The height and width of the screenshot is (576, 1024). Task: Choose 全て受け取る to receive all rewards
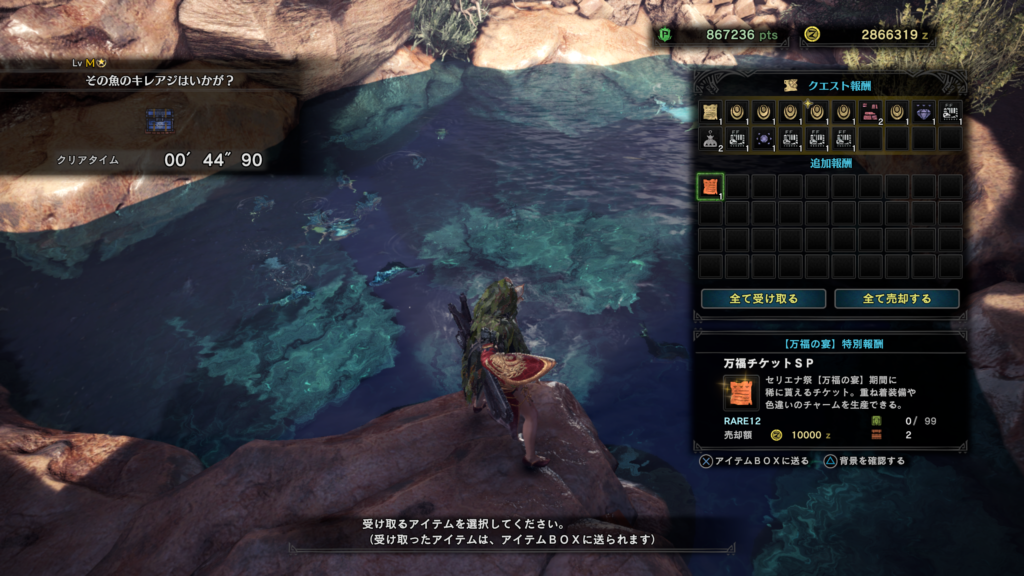(x=763, y=299)
